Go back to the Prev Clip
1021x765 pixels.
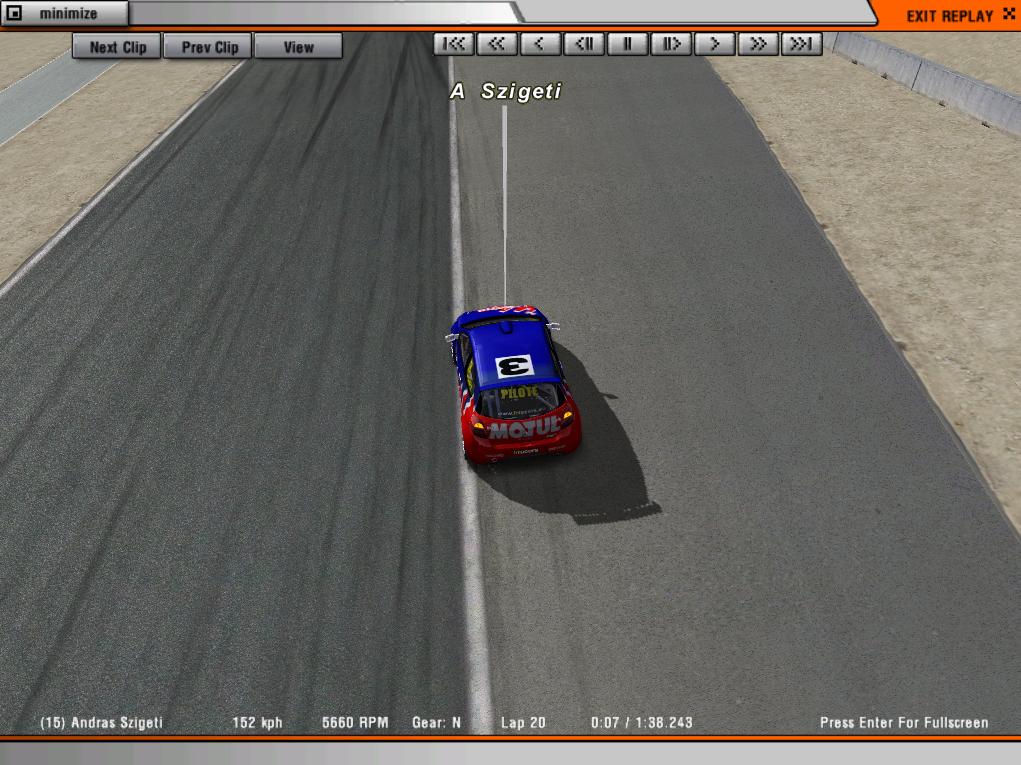pyautogui.click(x=209, y=47)
